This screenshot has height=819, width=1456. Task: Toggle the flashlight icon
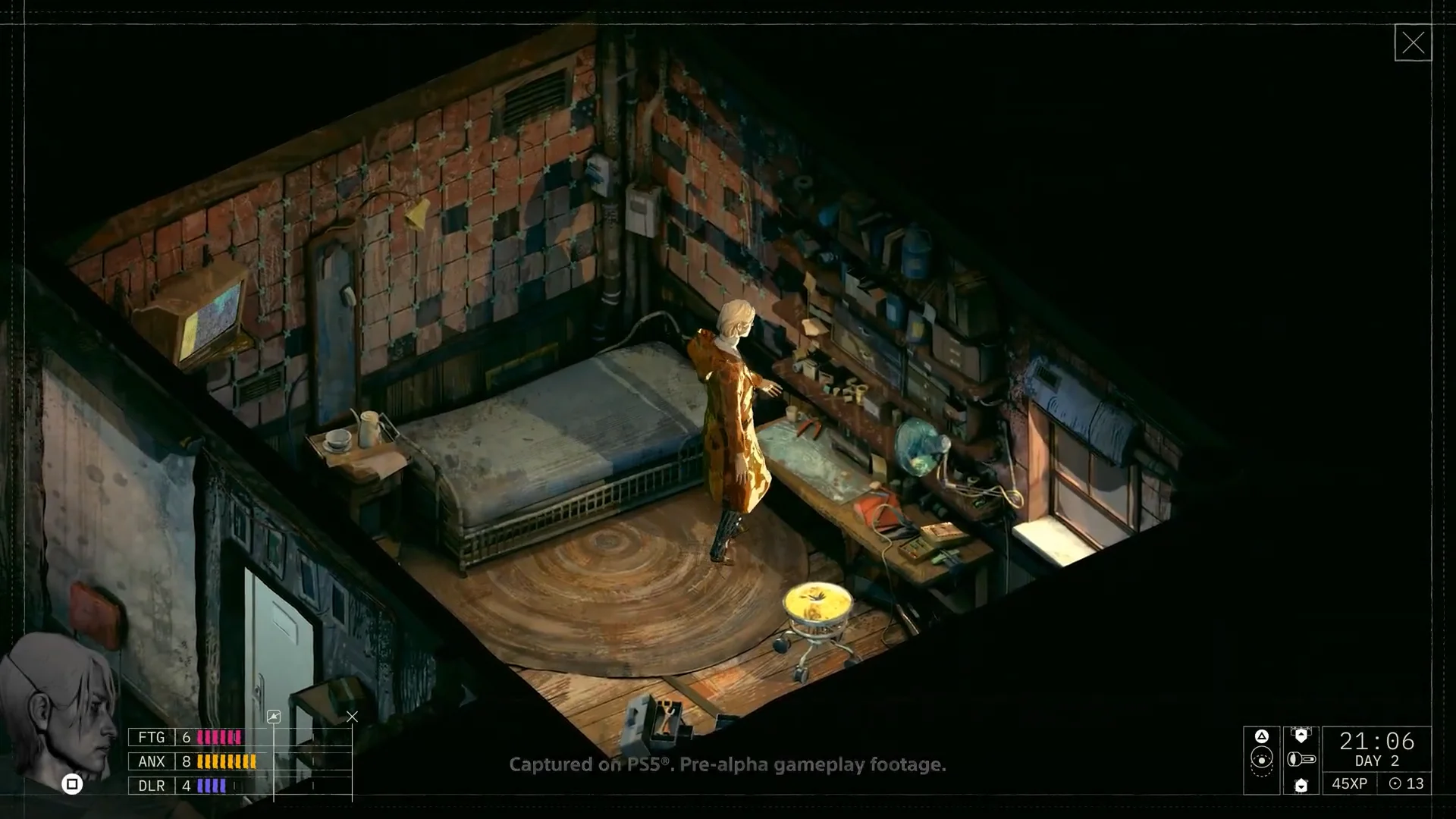click(1301, 759)
